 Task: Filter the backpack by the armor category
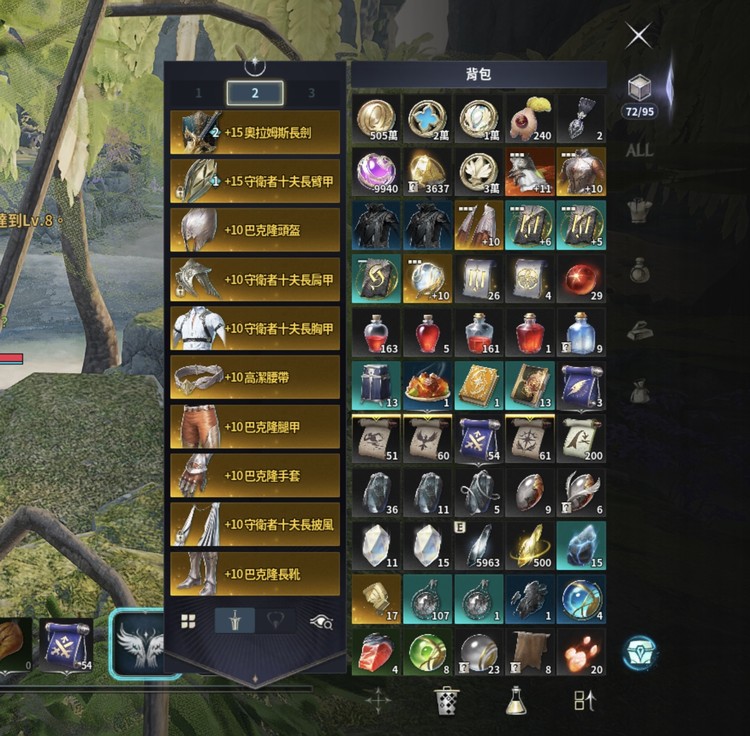(639, 210)
